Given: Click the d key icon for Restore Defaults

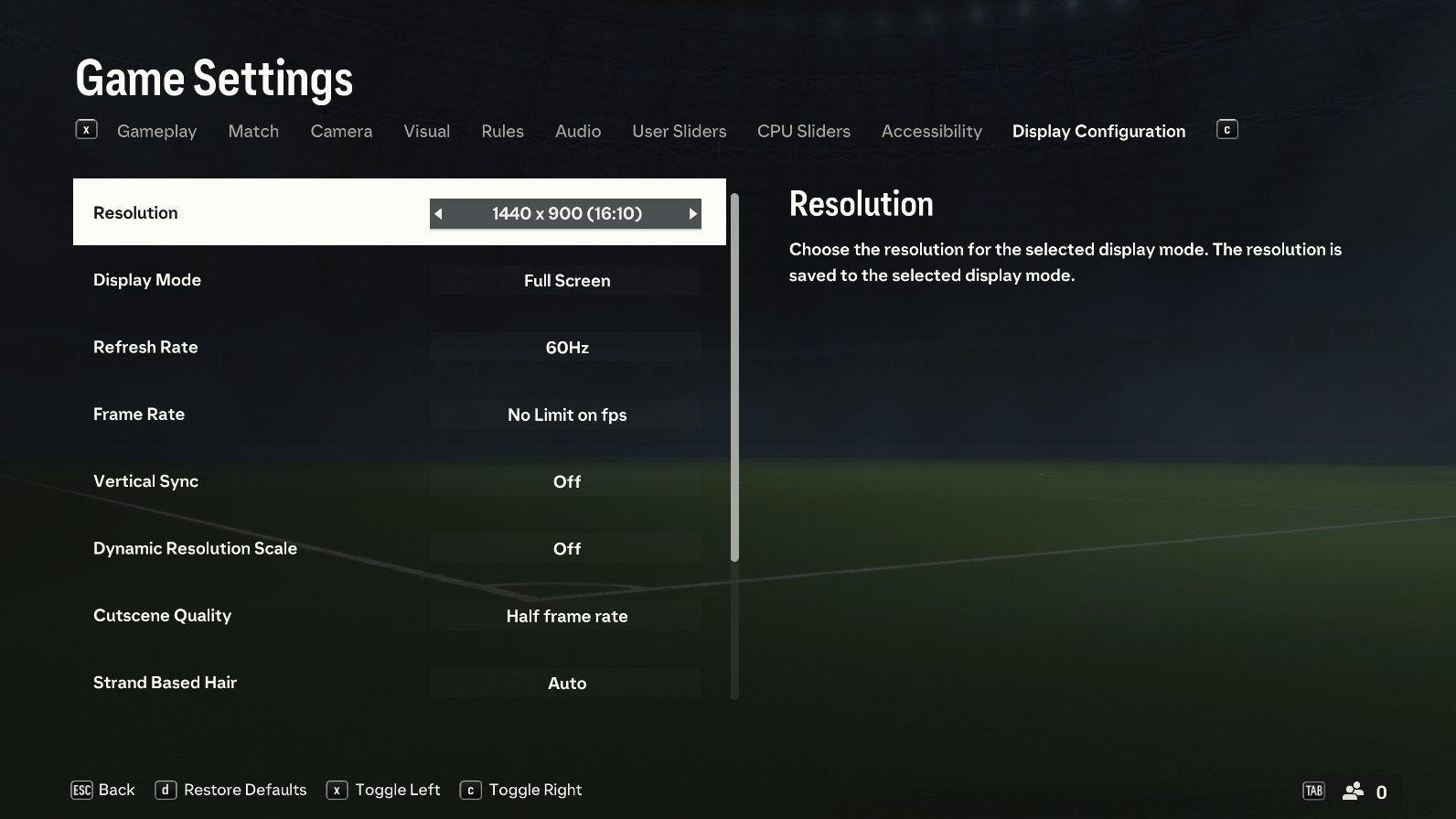Looking at the screenshot, I should 165,789.
